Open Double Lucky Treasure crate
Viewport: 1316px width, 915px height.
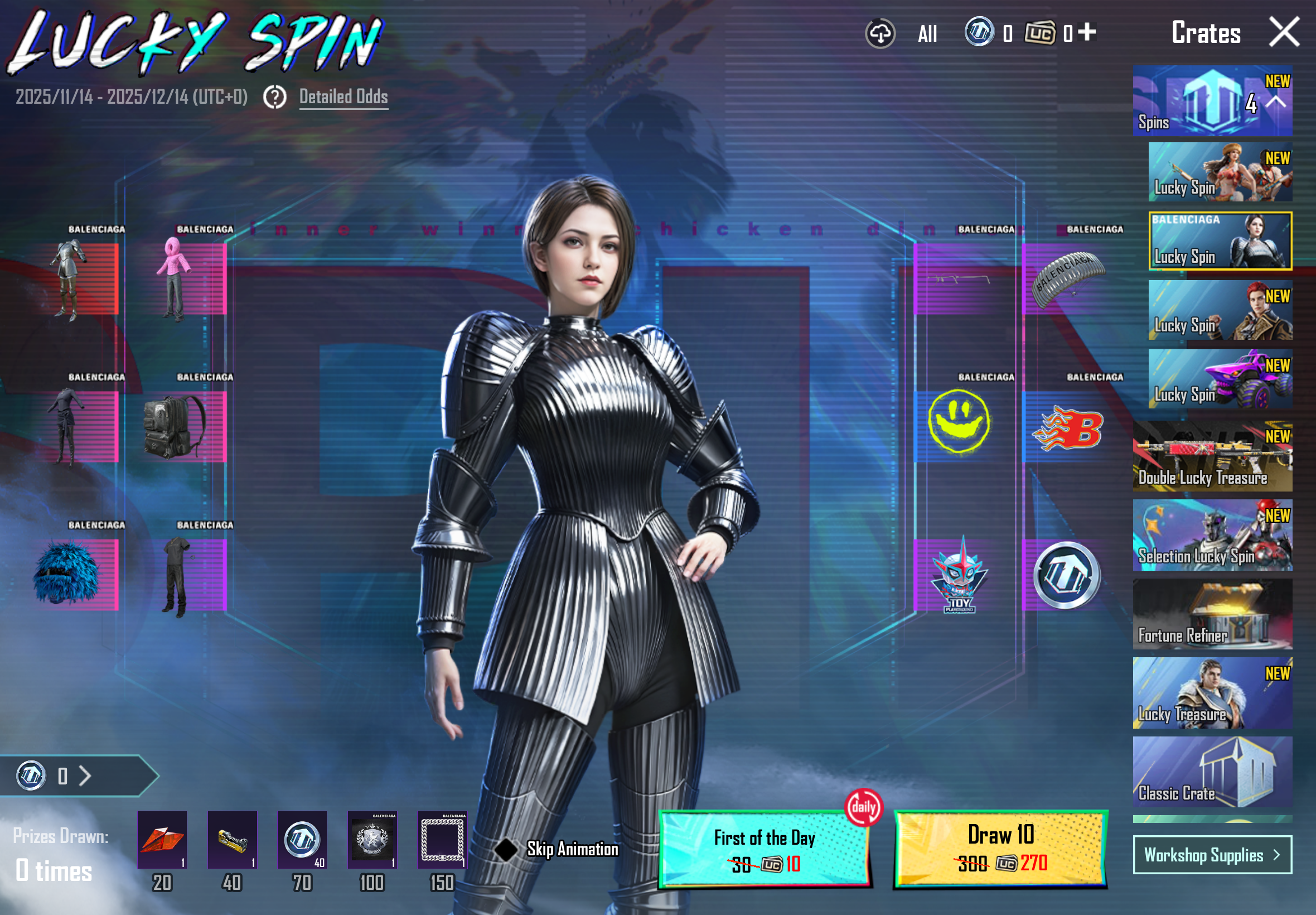(x=1212, y=456)
